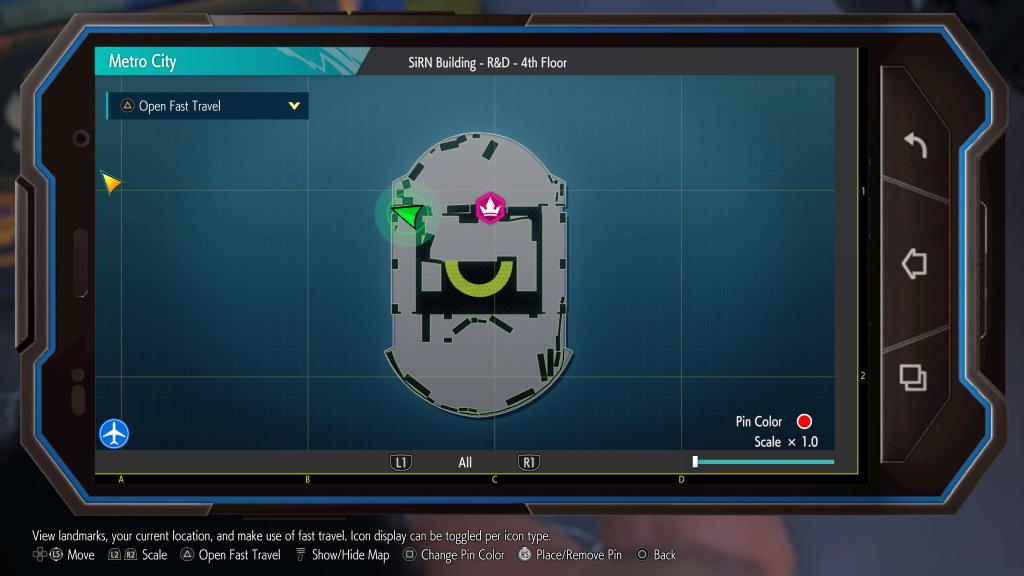
Task: Tap the phone's home arrow button
Action: click(914, 264)
